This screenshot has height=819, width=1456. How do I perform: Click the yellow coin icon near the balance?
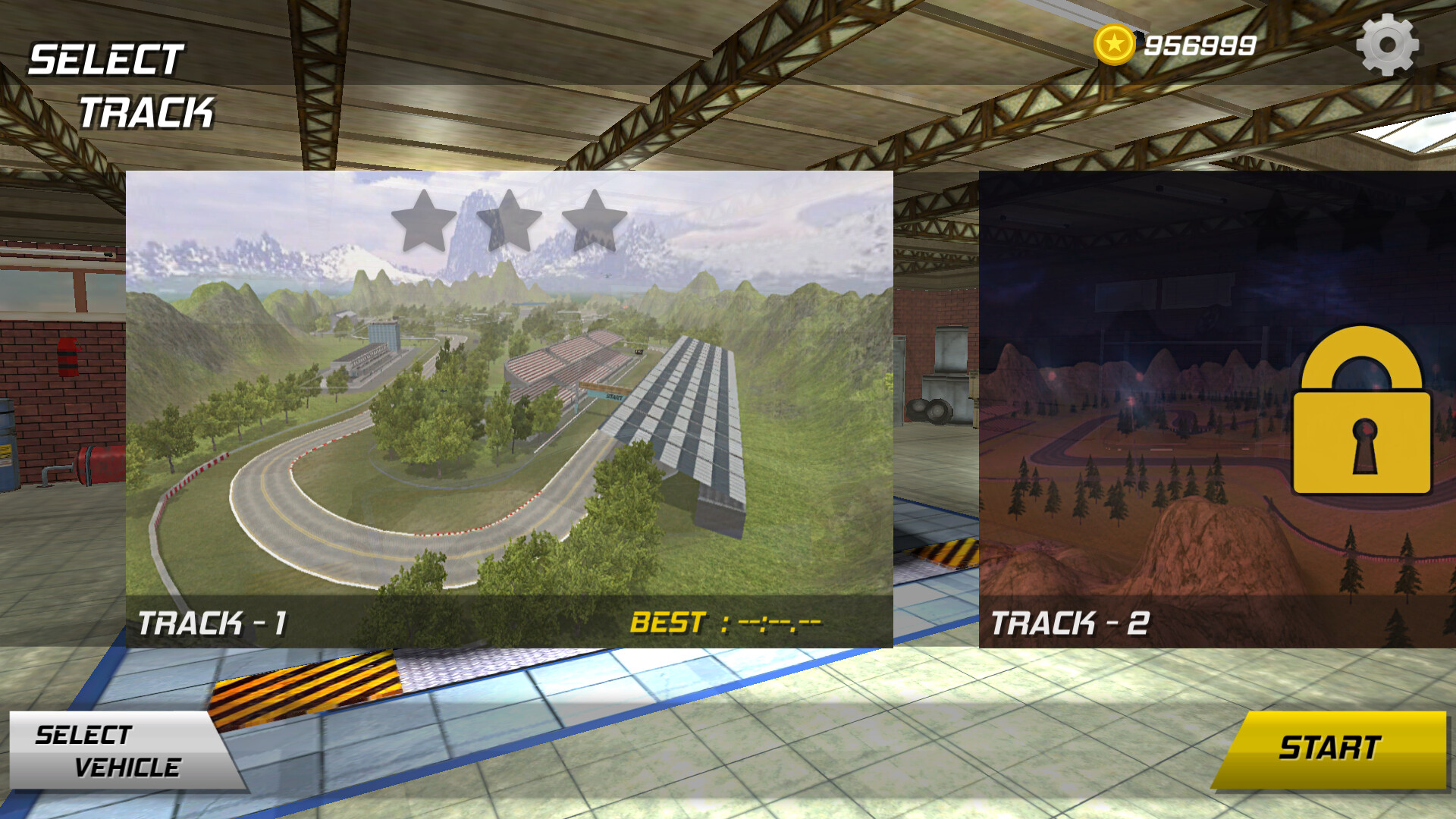[x=1115, y=44]
